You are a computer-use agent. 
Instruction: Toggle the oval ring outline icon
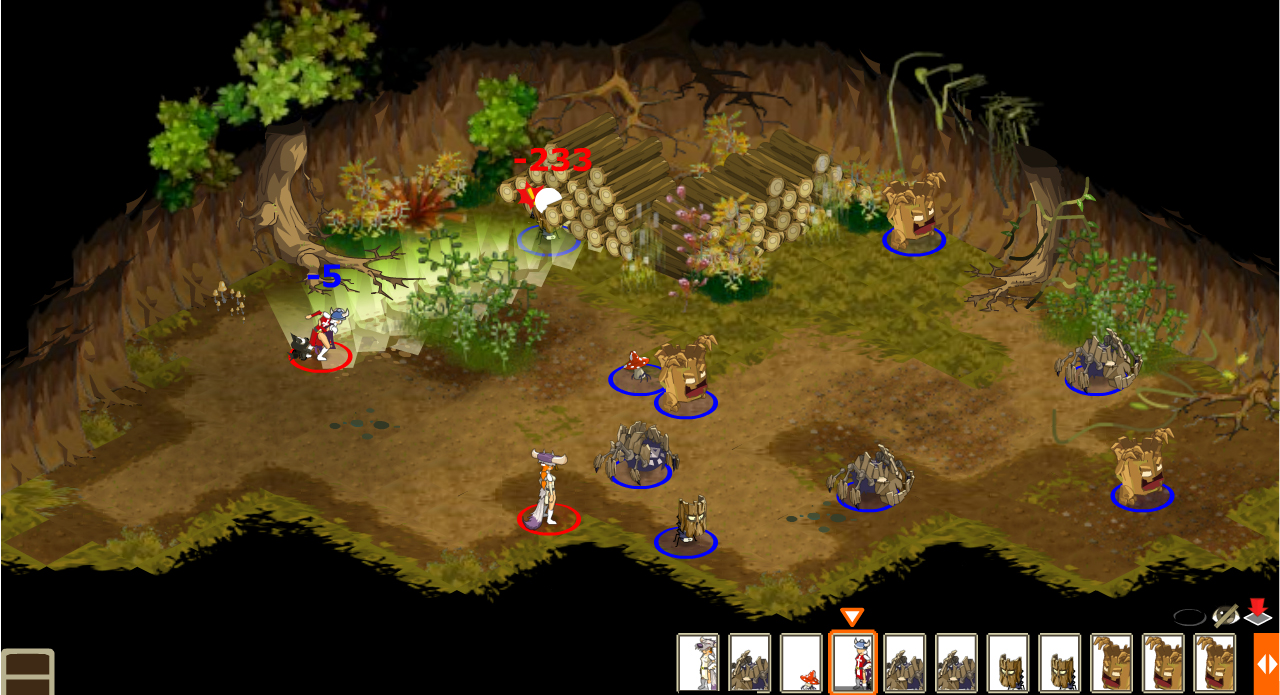pos(1189,617)
